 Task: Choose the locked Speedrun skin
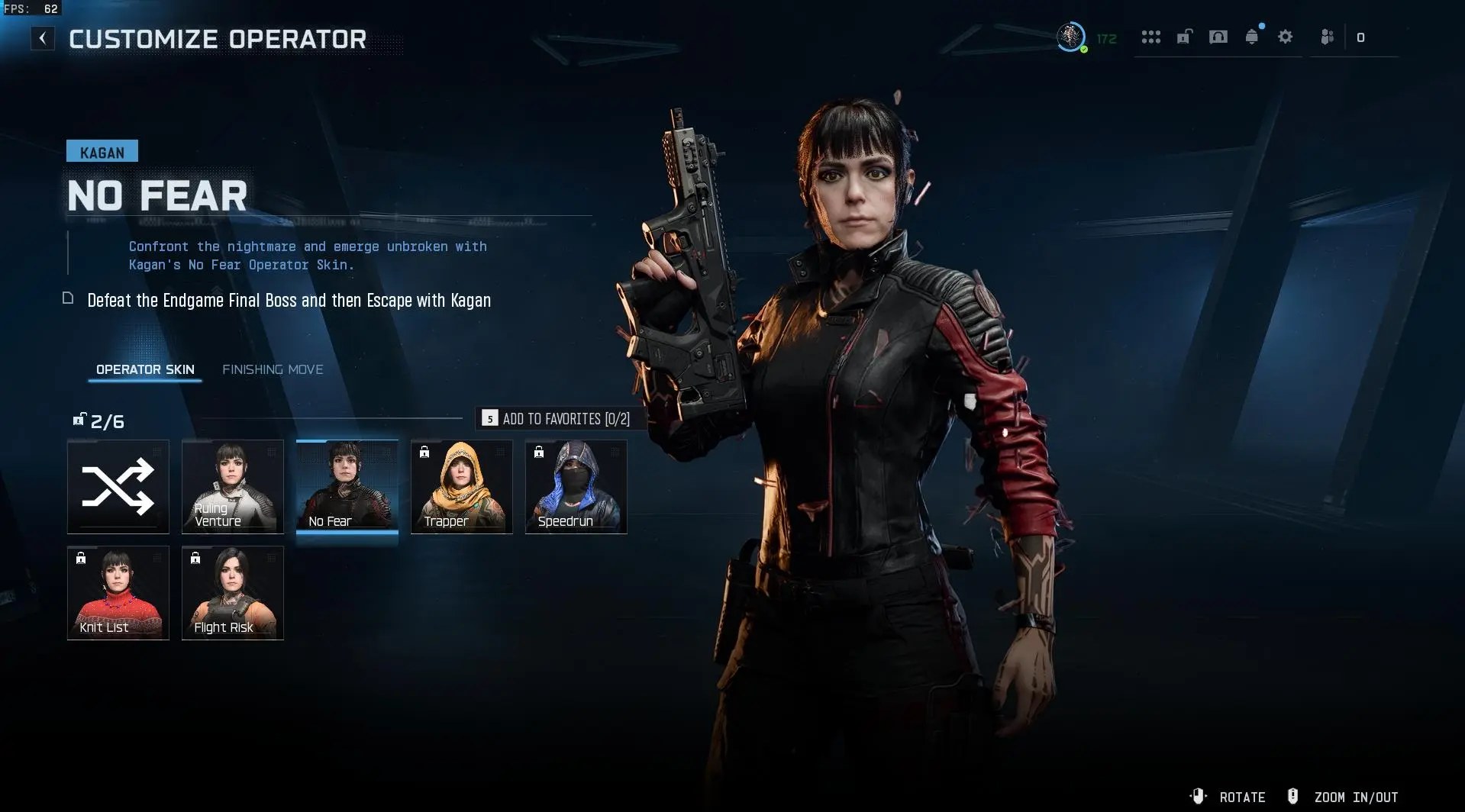coord(576,487)
